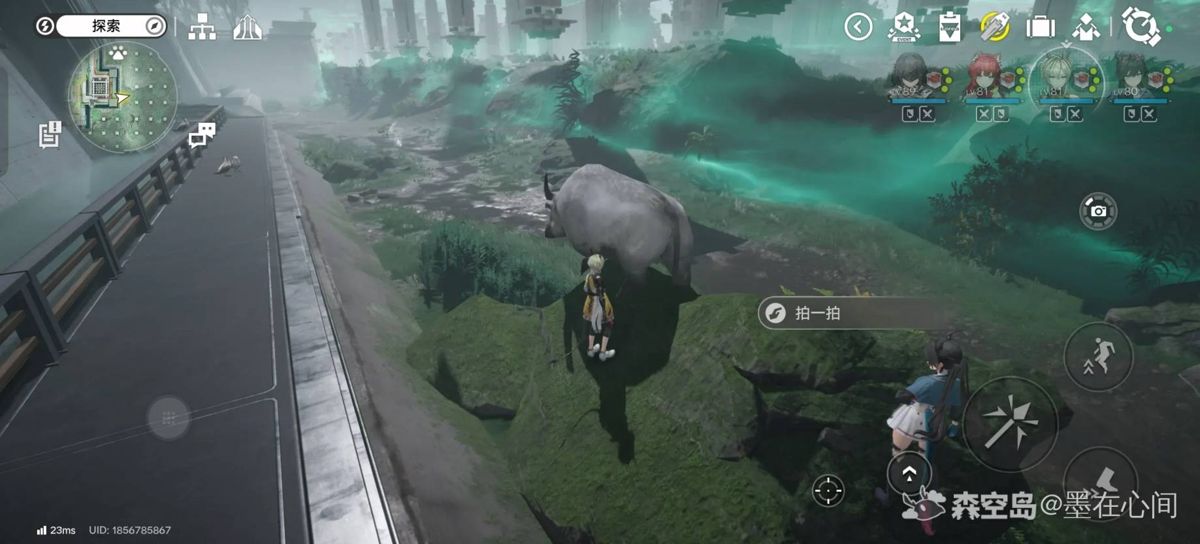Switch to the red-haired level 81 character
Screen dimensions: 1200x544
990,76
